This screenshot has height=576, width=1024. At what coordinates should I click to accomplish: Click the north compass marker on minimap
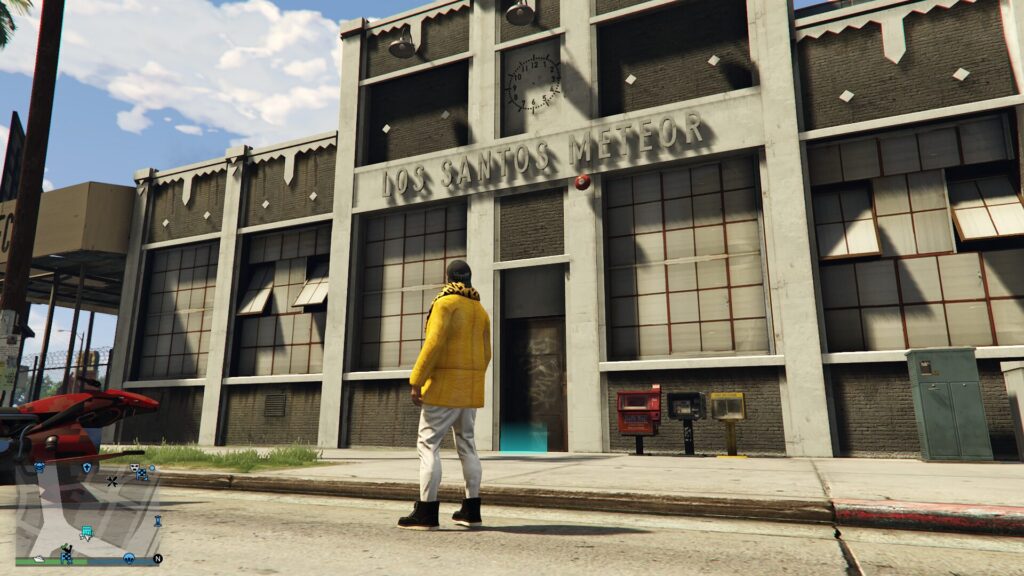click(x=157, y=558)
